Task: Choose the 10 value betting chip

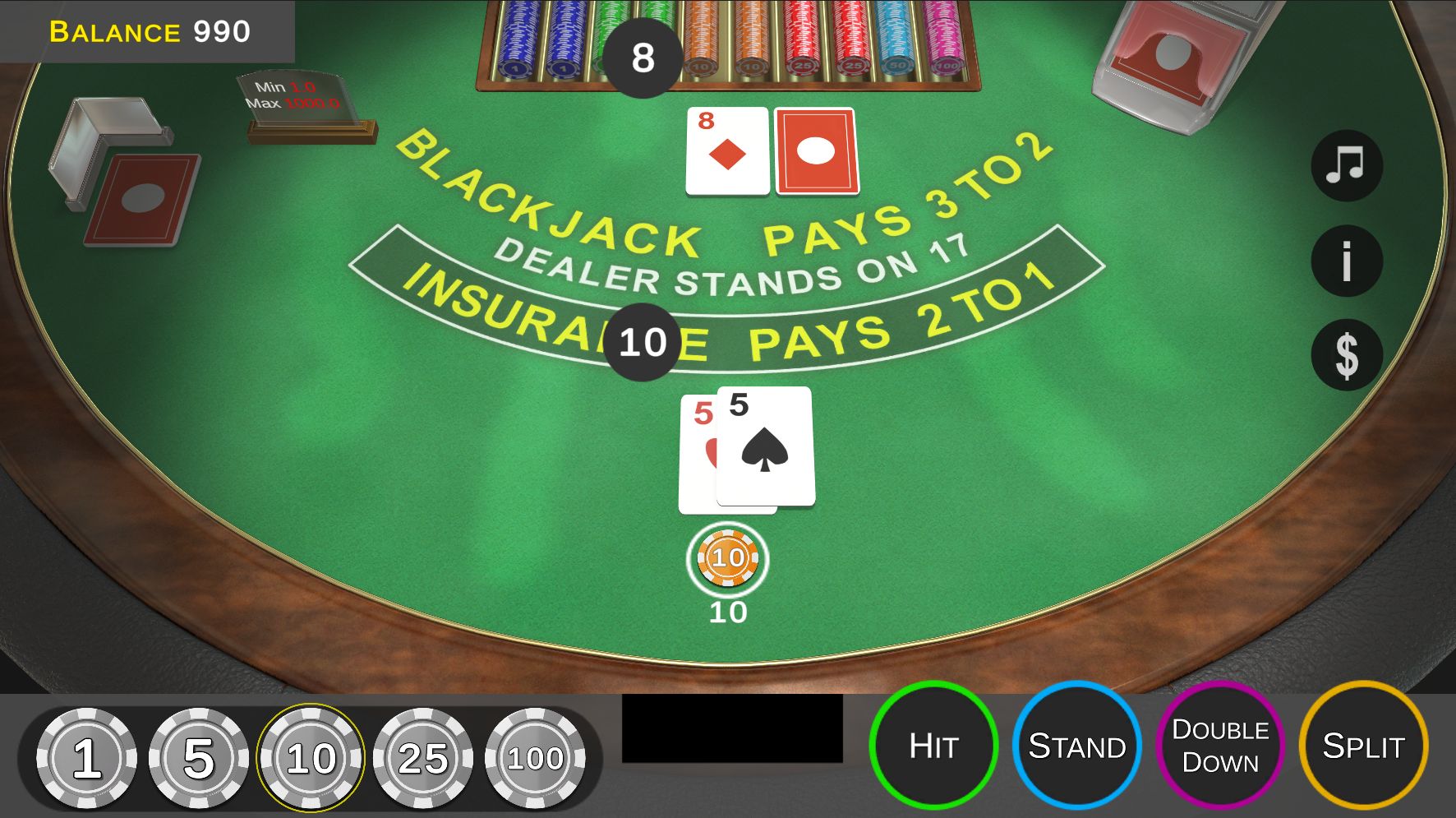Action: pyautogui.click(x=311, y=757)
